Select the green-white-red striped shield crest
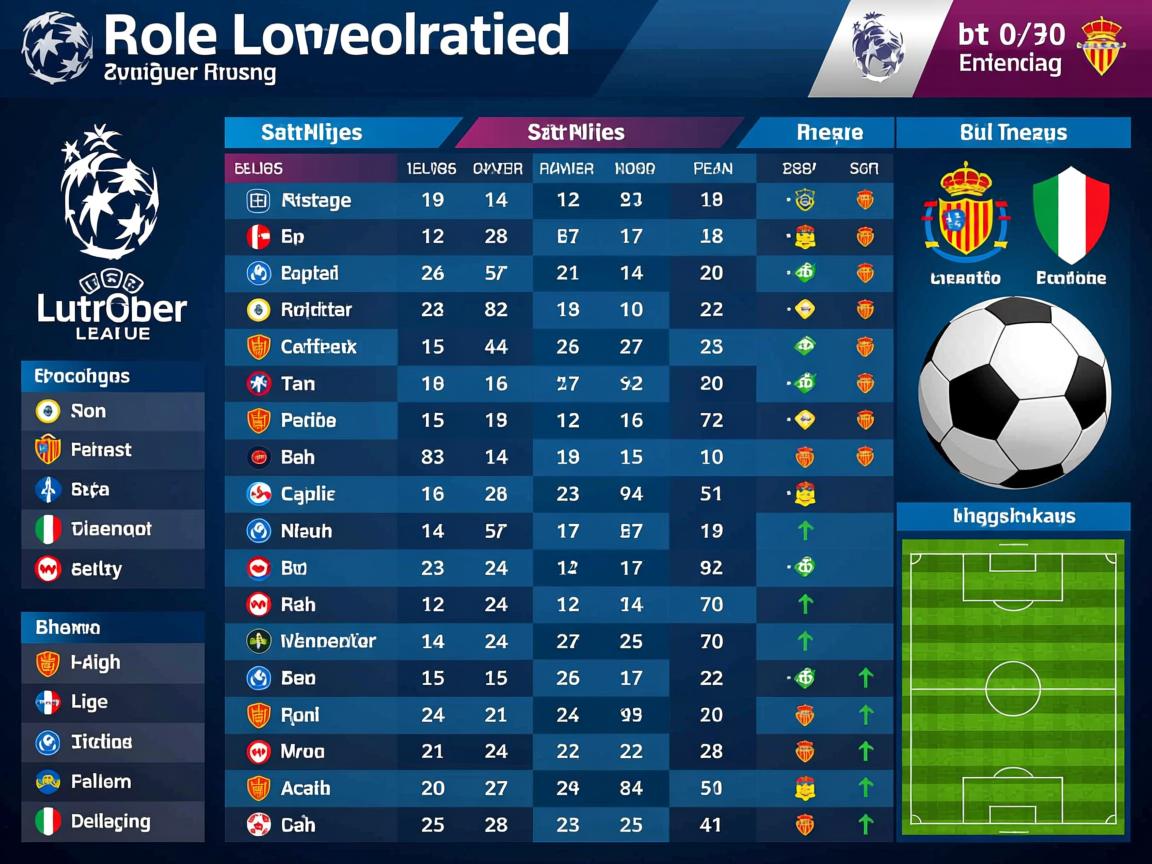Image resolution: width=1152 pixels, height=864 pixels. pos(1071,215)
